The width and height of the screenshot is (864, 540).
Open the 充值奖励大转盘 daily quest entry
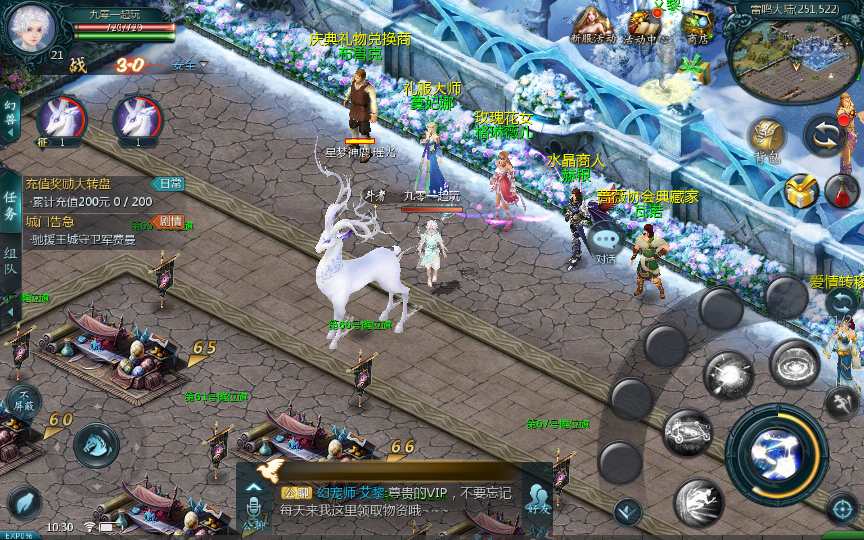[x=68, y=184]
